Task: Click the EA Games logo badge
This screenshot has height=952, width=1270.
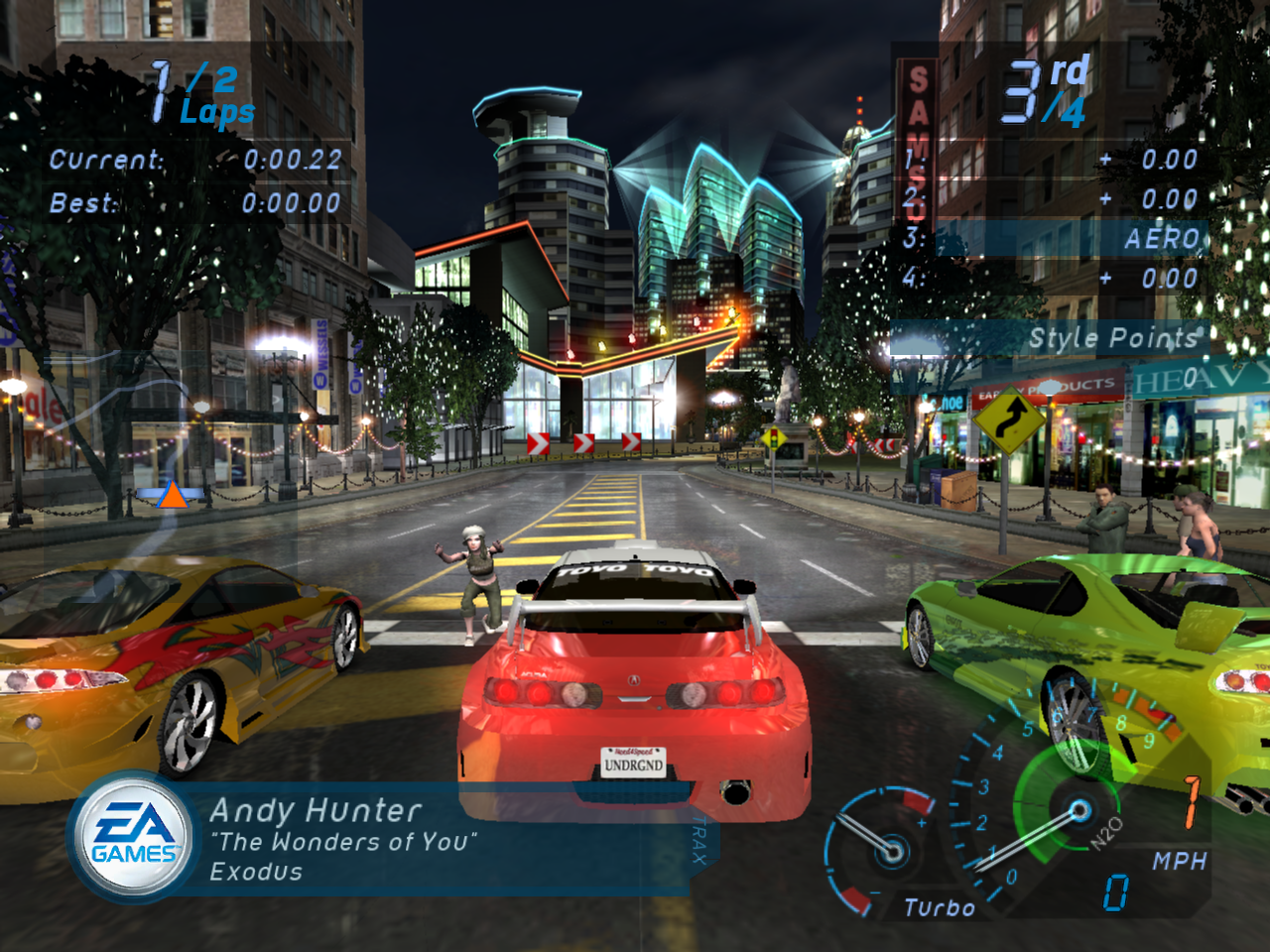Action: pos(134,838)
